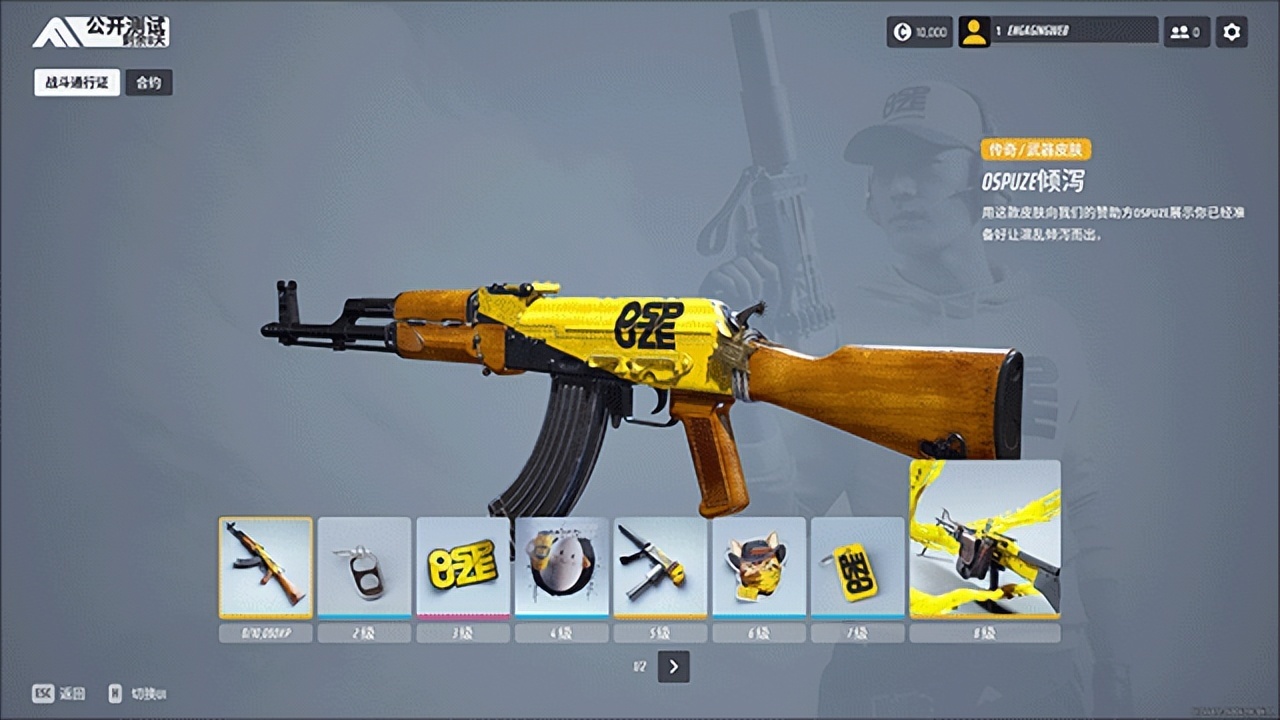Select the egg character reward tile
Image resolution: width=1280 pixels, height=720 pixels.
(x=562, y=567)
